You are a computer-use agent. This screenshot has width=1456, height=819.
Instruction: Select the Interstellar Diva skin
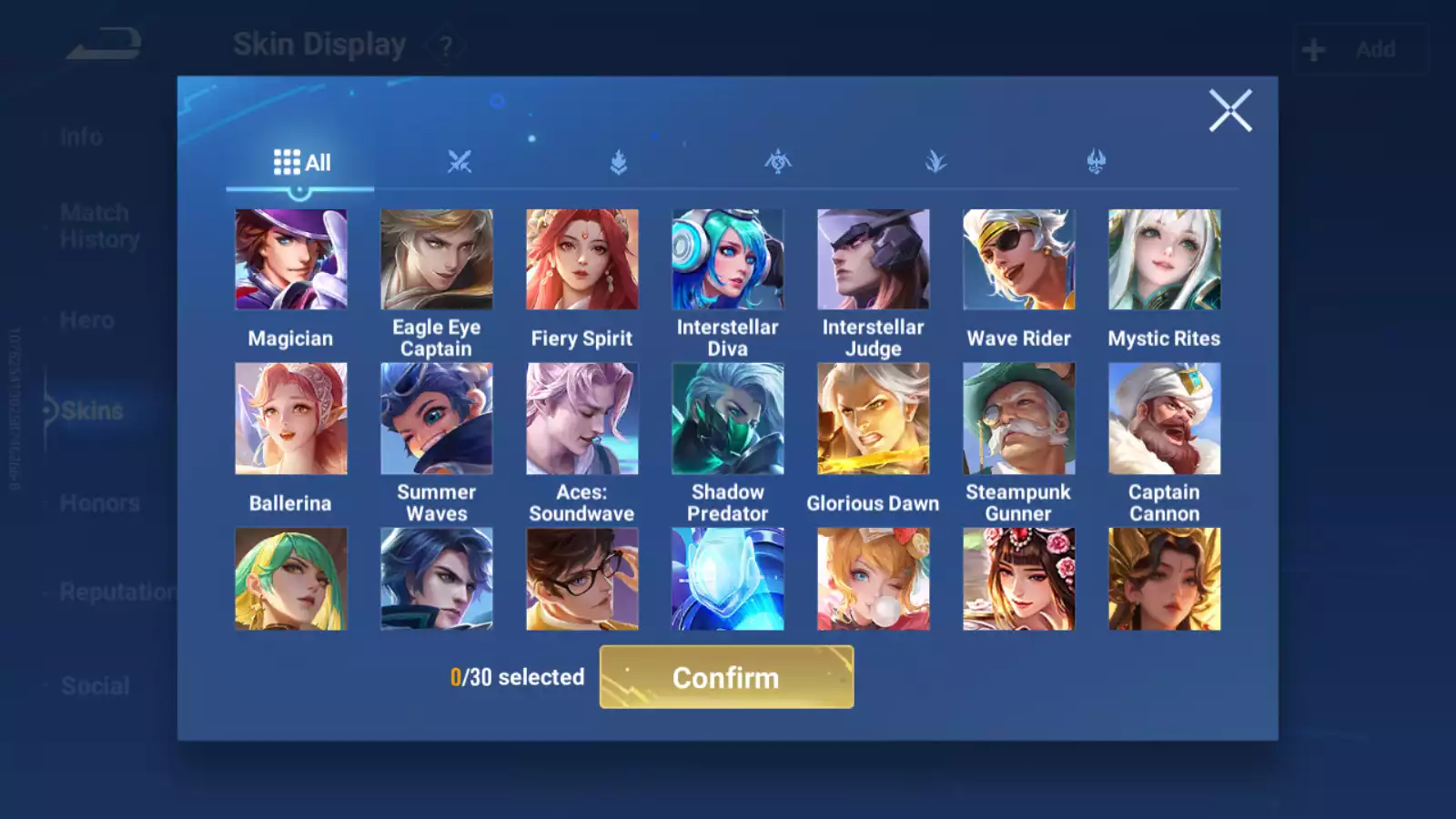pyautogui.click(x=728, y=260)
